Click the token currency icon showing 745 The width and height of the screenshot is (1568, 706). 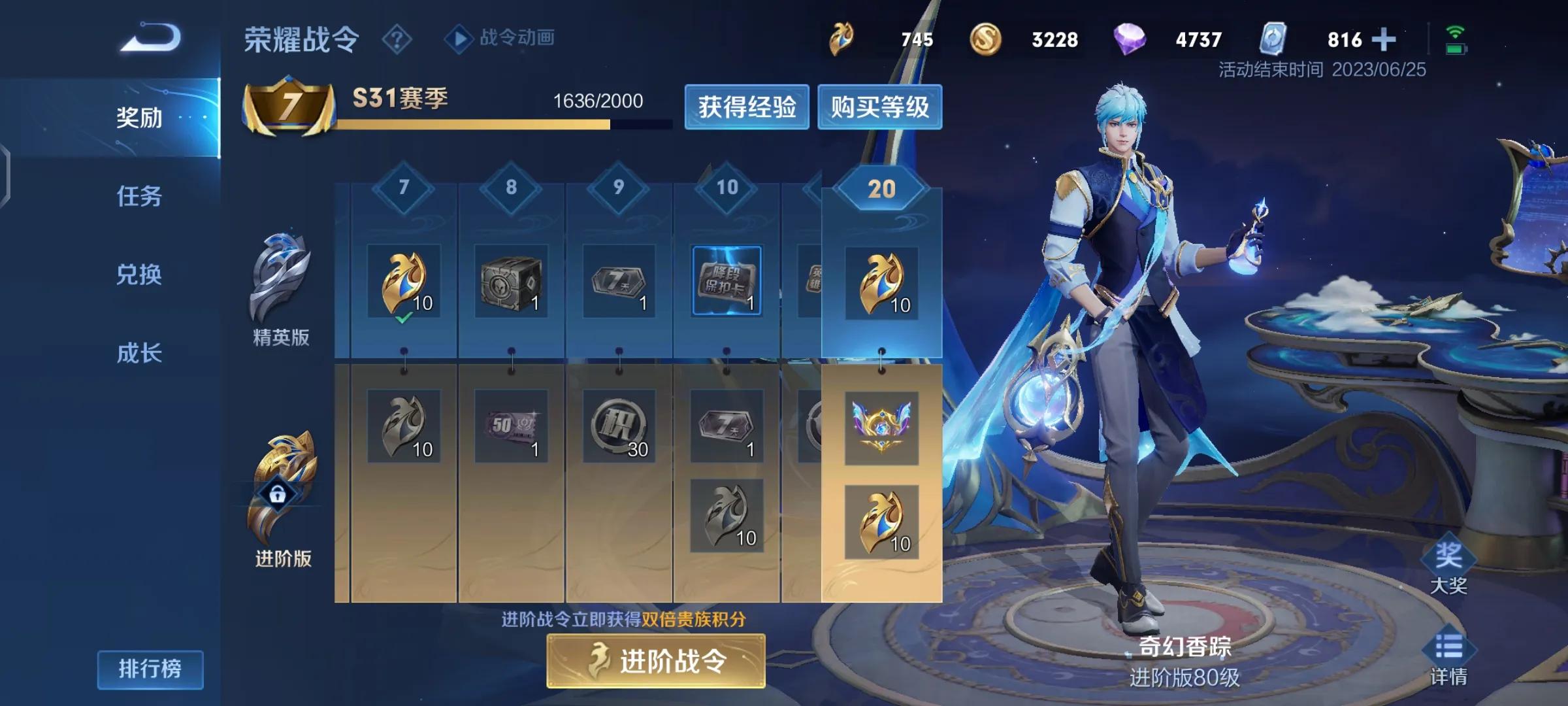pos(843,39)
